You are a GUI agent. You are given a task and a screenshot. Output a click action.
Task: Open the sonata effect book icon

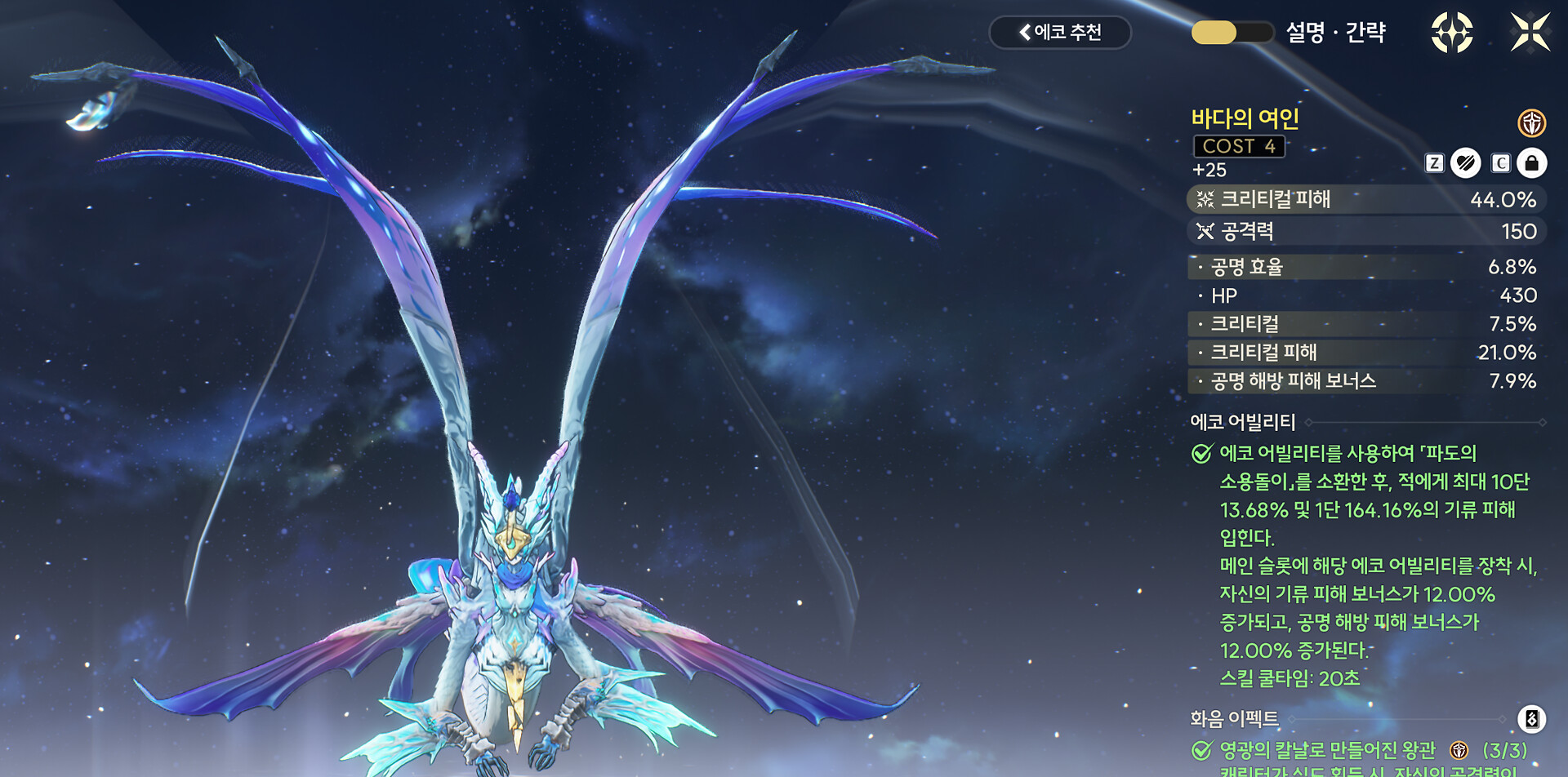(1531, 719)
